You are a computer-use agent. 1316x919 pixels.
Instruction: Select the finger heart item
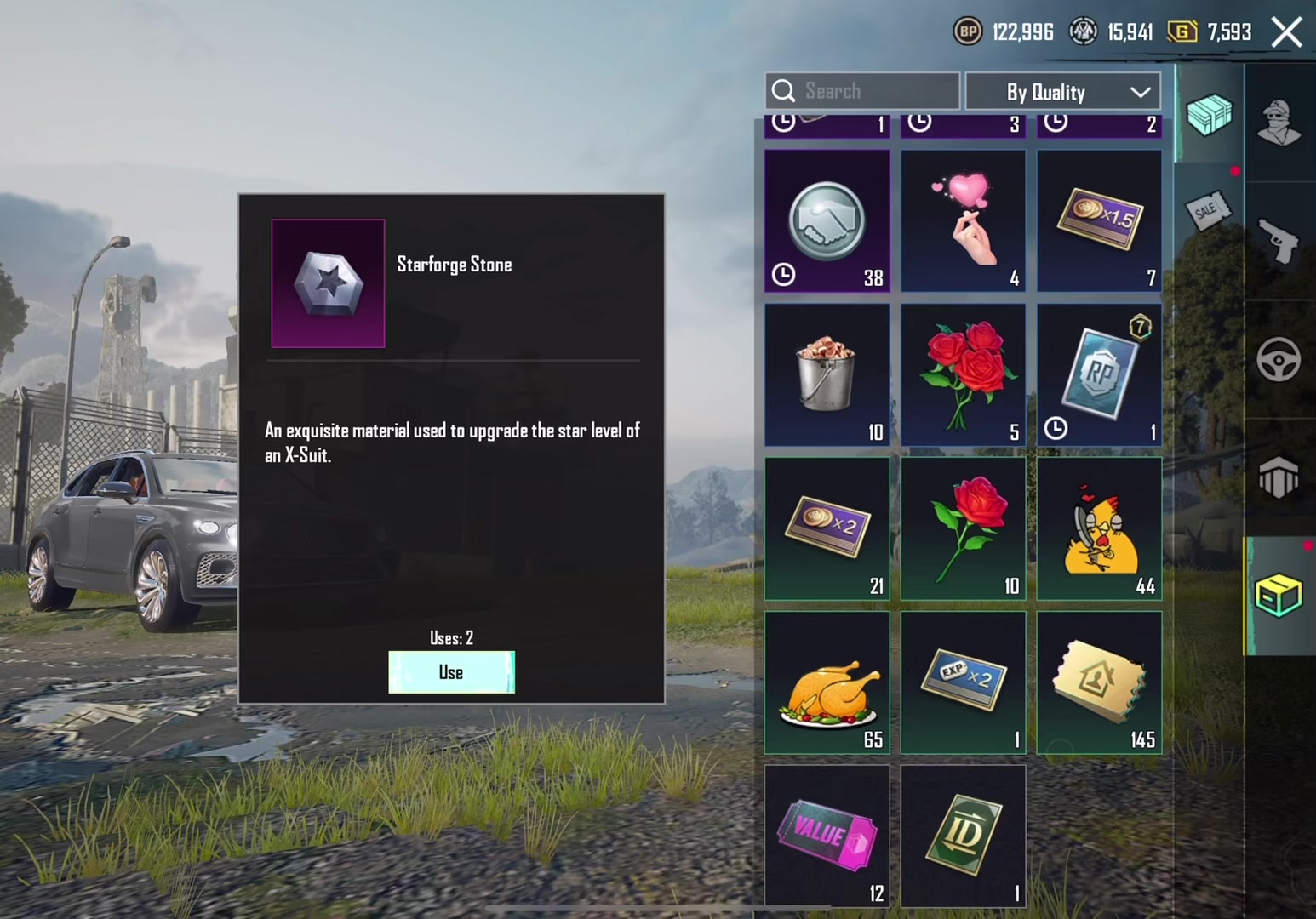(964, 221)
